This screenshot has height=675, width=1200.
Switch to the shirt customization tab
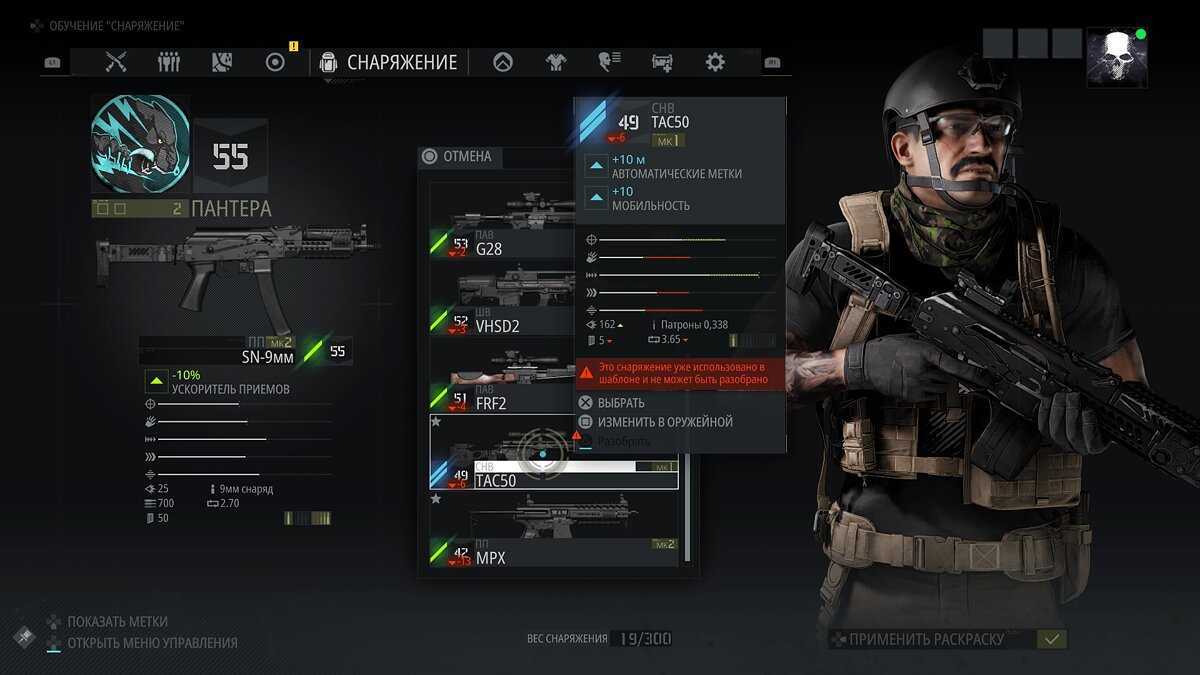point(555,62)
